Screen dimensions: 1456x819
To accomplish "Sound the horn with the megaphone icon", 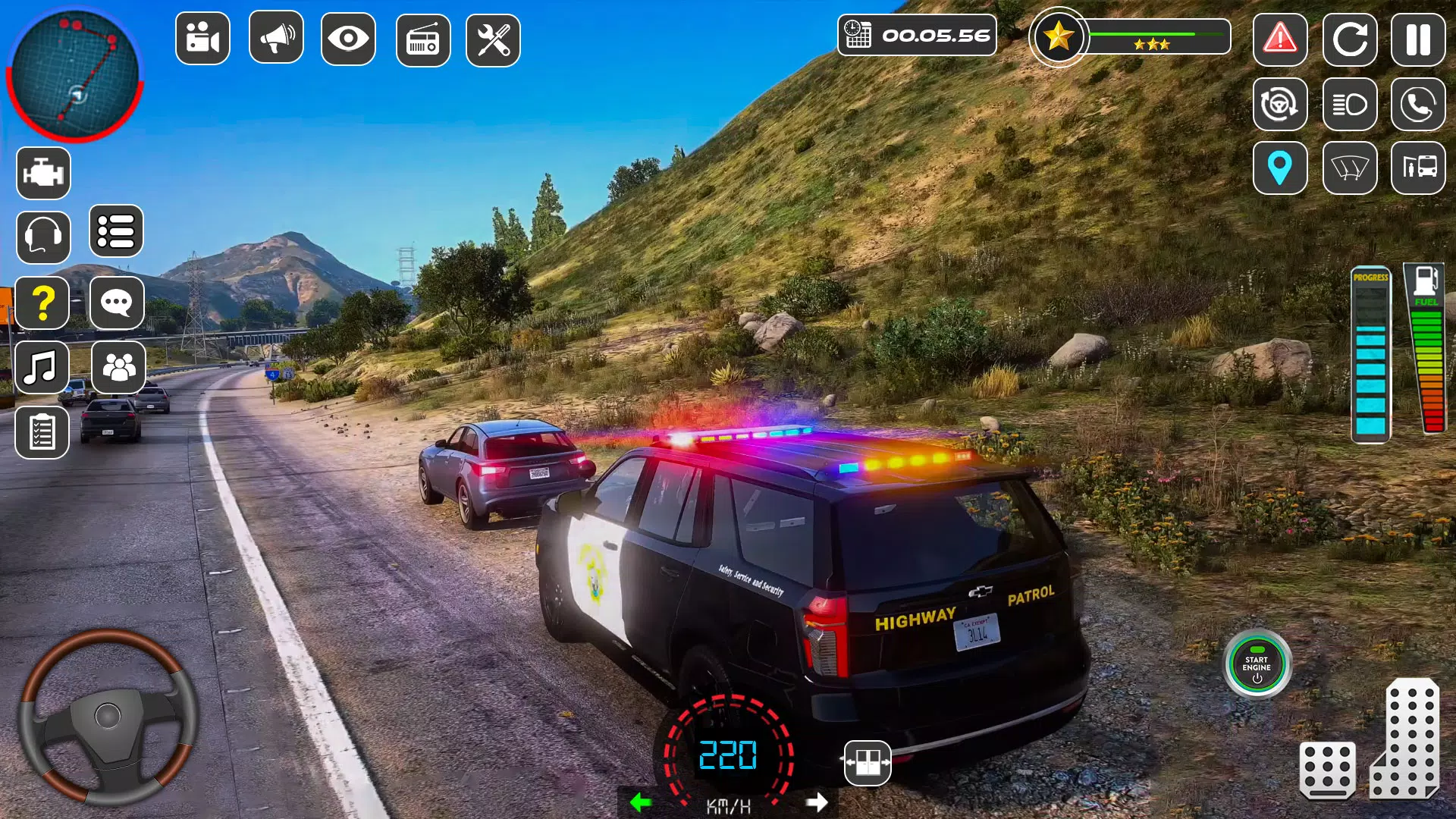I will 275,39.
